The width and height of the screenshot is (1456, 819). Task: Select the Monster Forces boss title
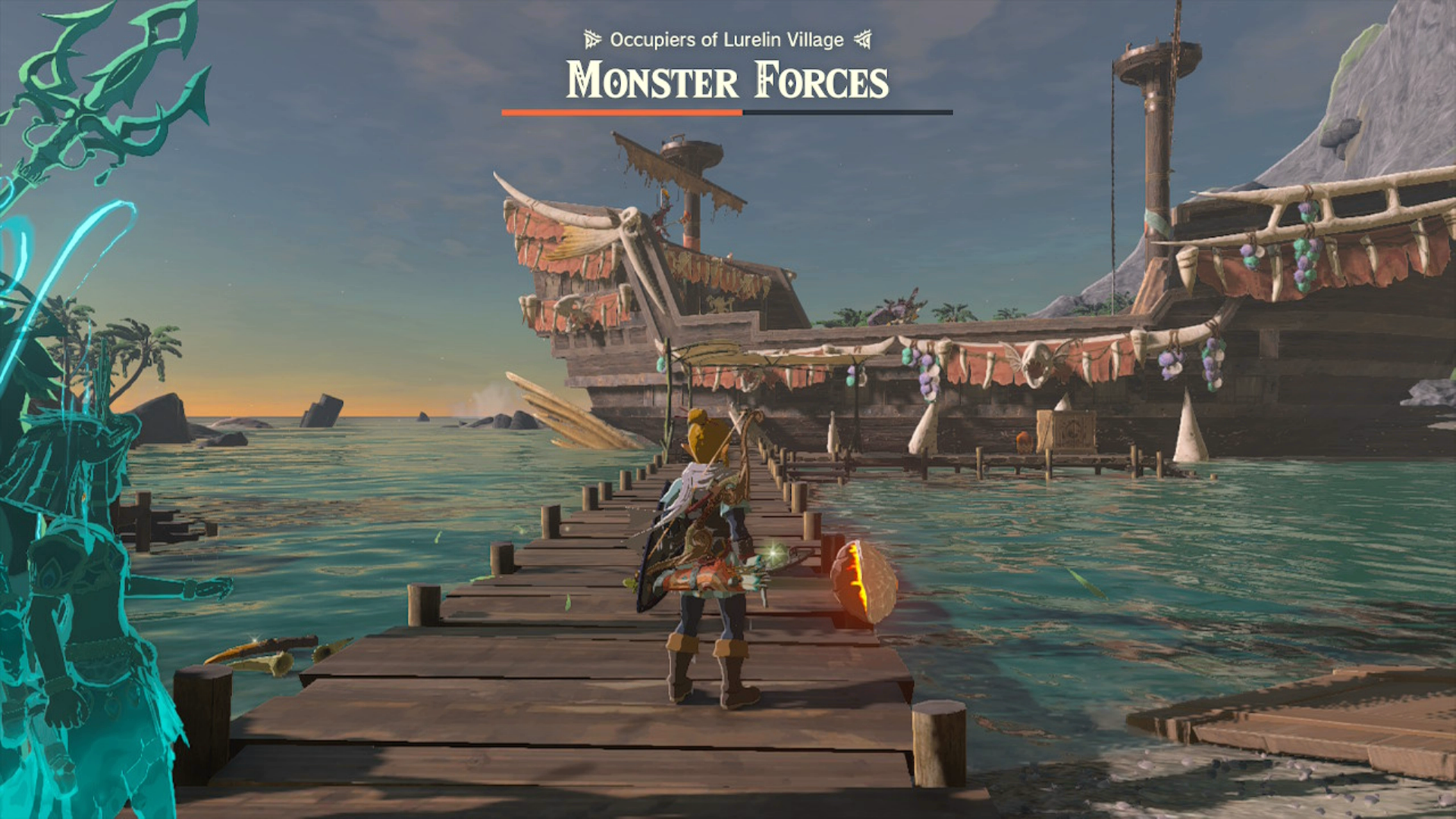click(x=726, y=82)
